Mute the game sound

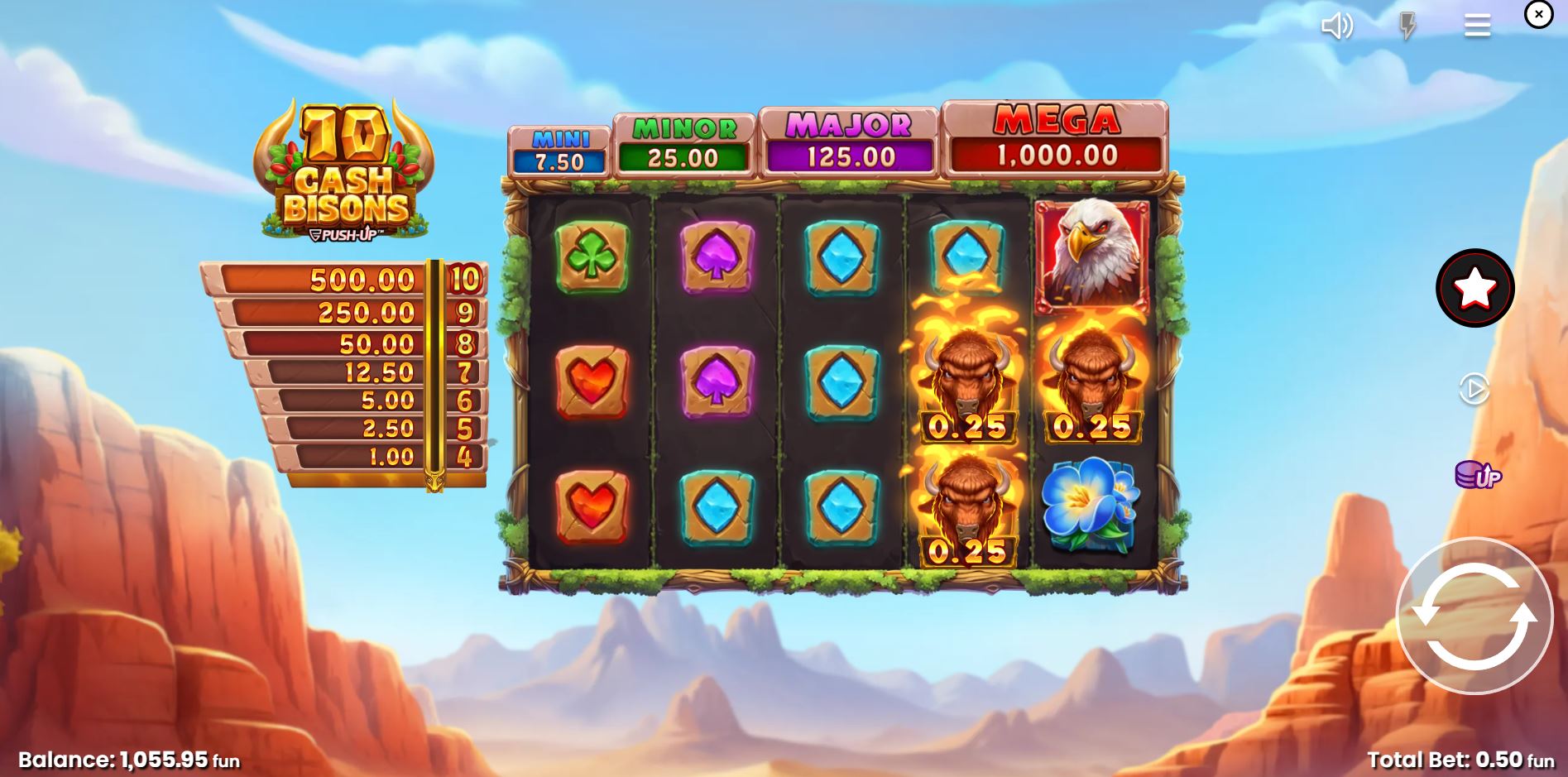pyautogui.click(x=1337, y=26)
